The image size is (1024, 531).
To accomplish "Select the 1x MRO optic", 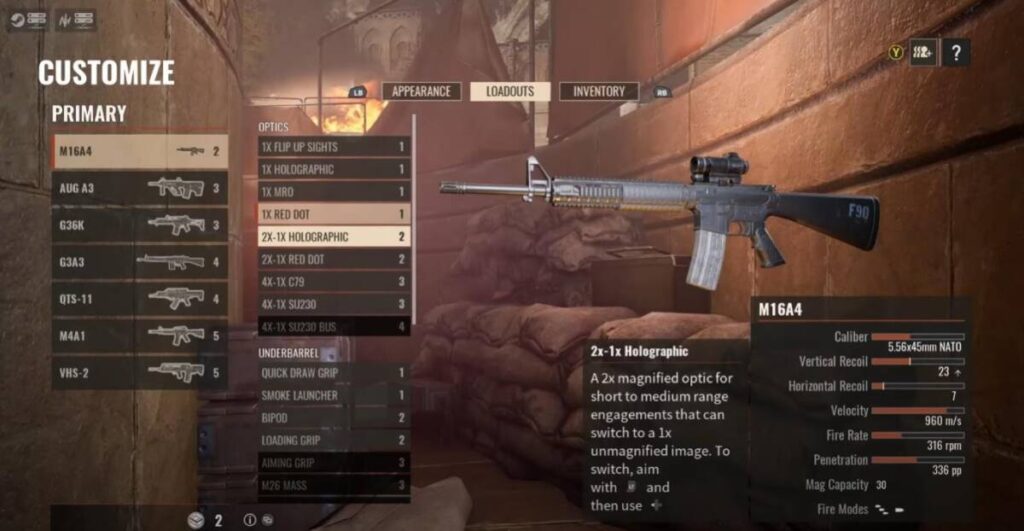I will point(334,192).
